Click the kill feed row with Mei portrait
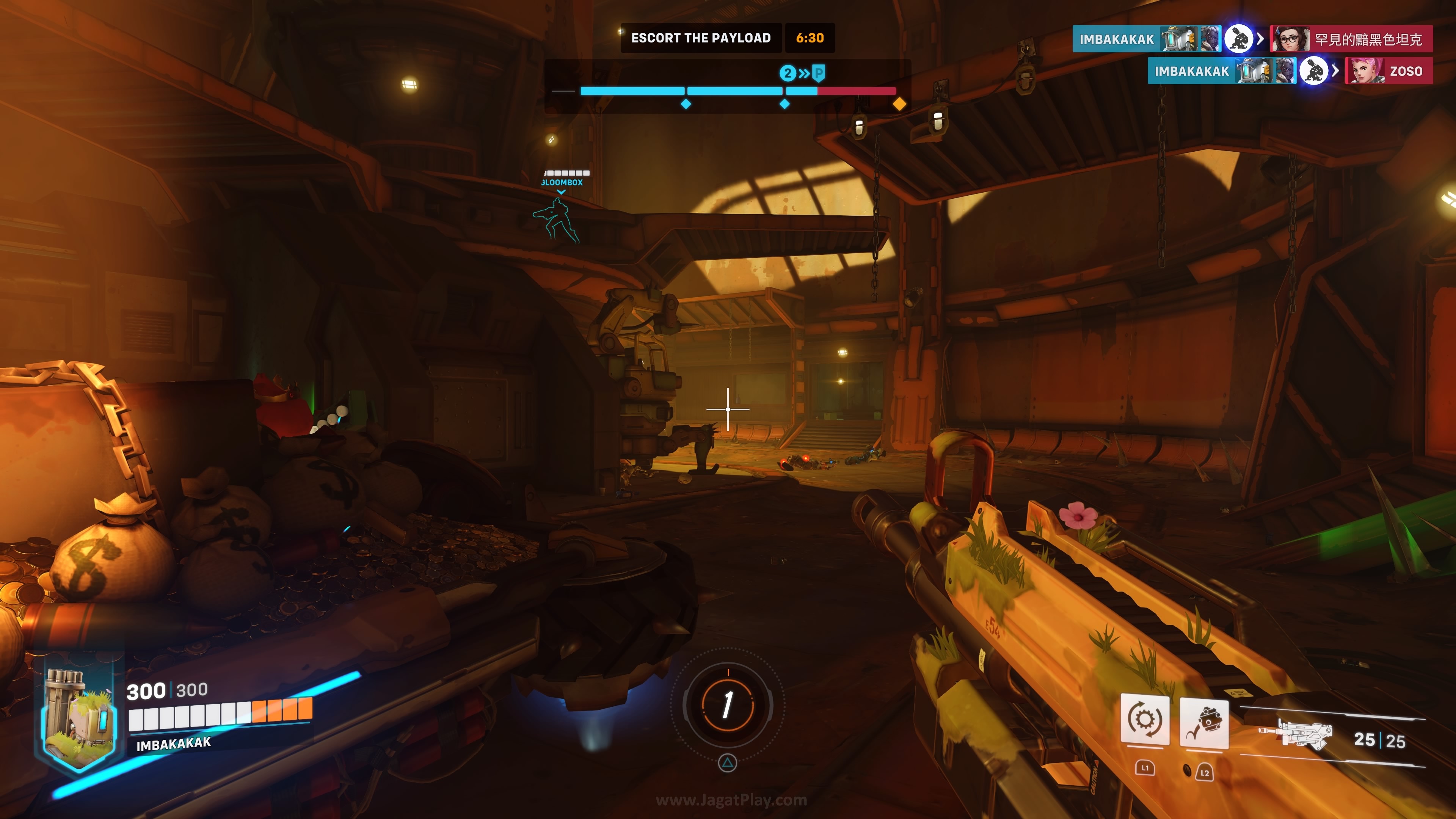 1252,39
